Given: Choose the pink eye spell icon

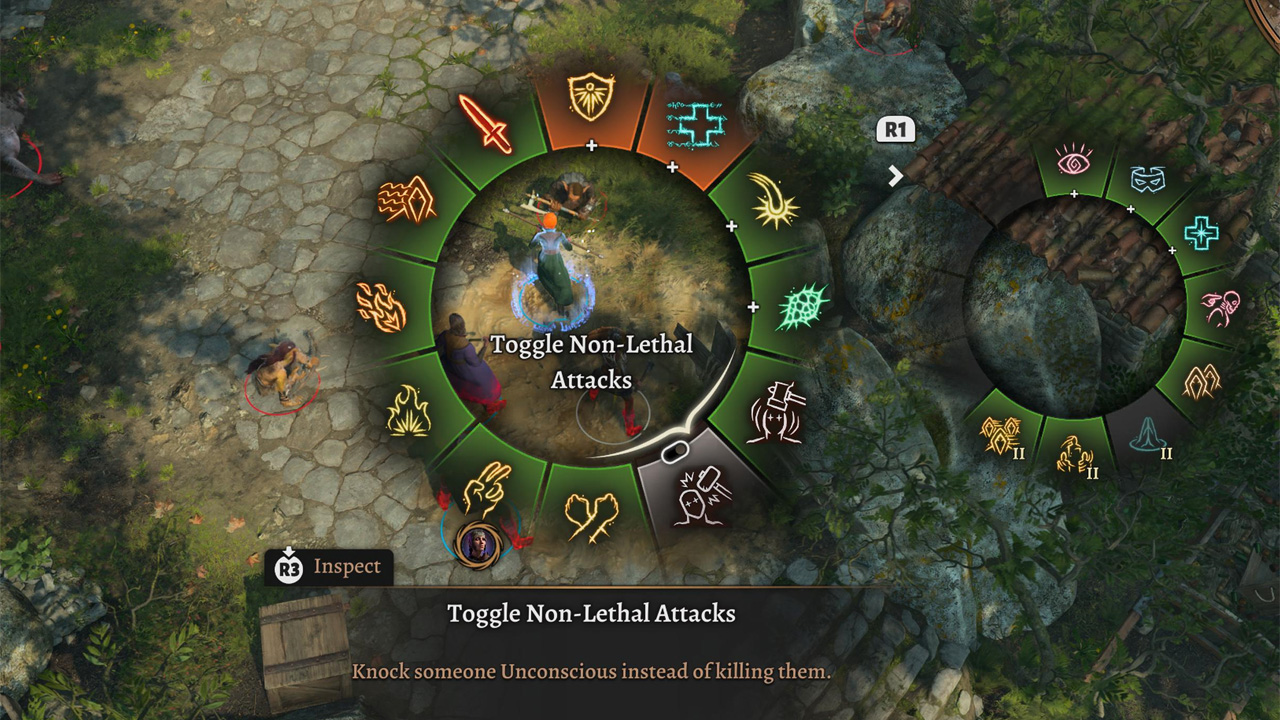Looking at the screenshot, I should coord(1073,159).
